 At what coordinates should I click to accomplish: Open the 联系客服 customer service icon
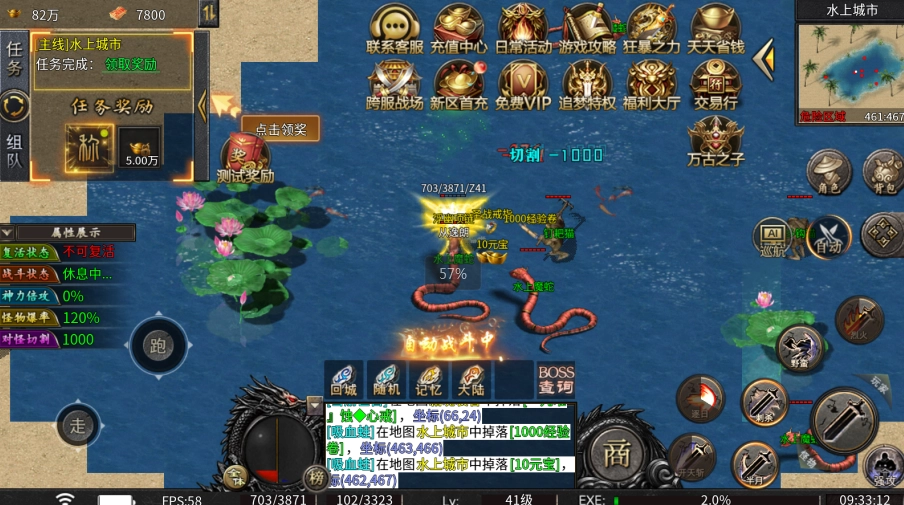(x=394, y=28)
